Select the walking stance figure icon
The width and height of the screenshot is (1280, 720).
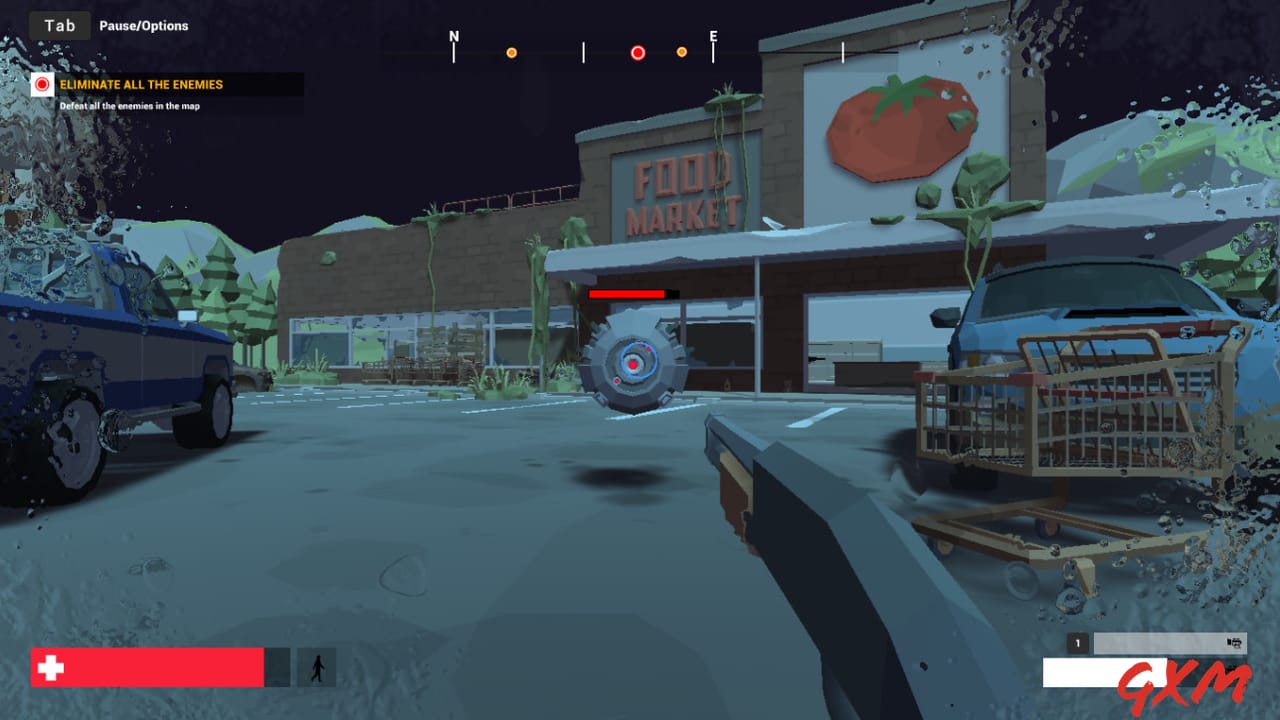click(x=318, y=668)
